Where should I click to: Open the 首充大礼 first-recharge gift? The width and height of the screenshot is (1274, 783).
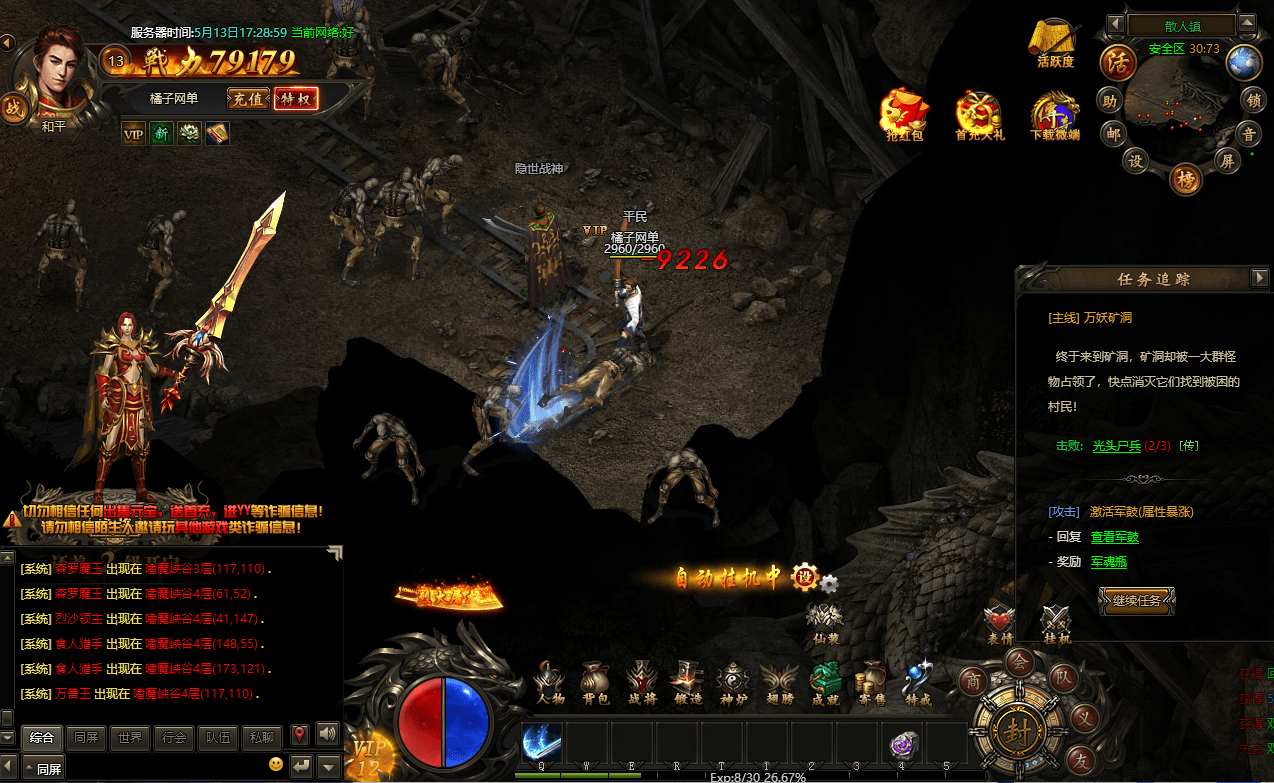tap(979, 113)
